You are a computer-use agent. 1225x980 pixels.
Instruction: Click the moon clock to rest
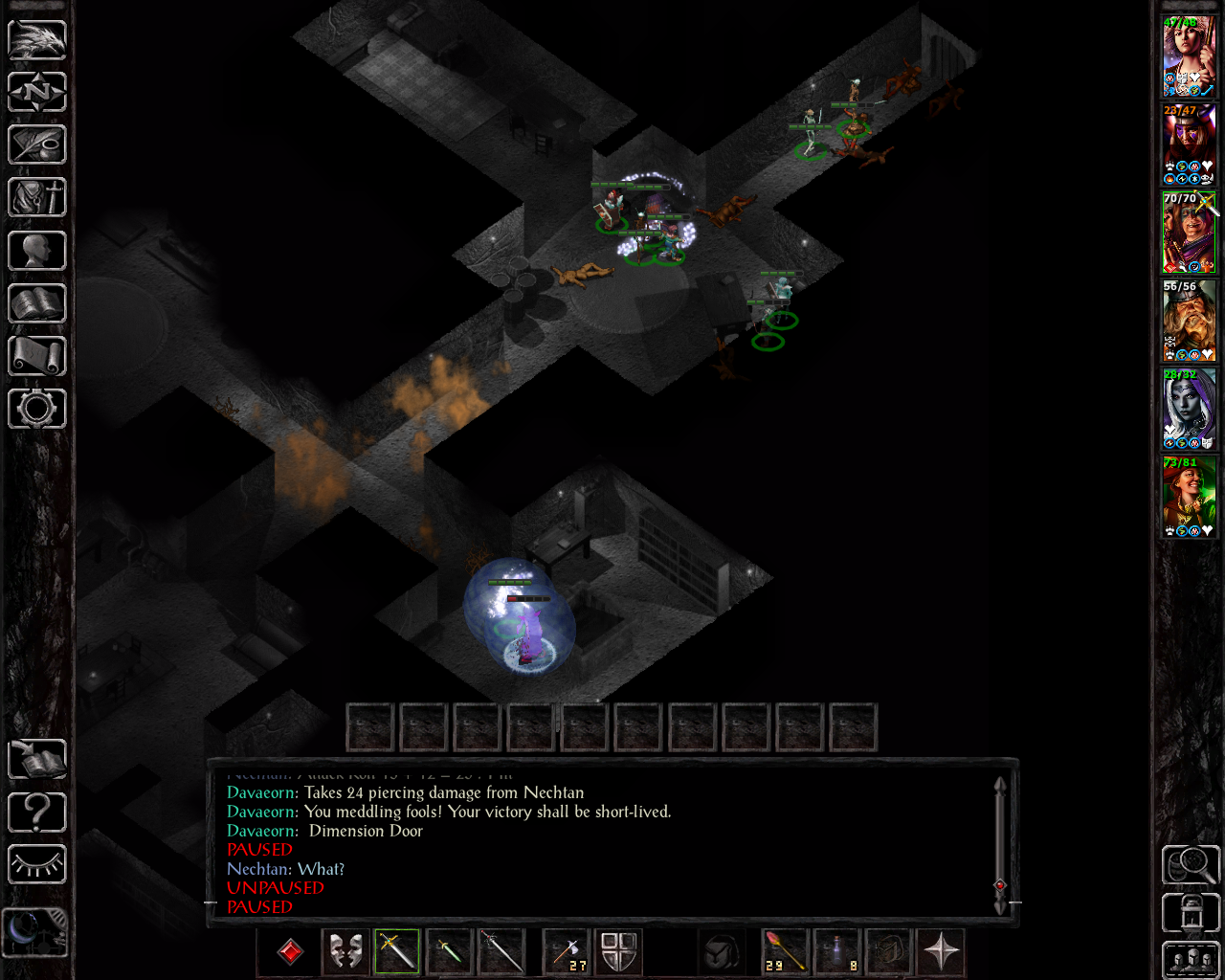click(35, 931)
